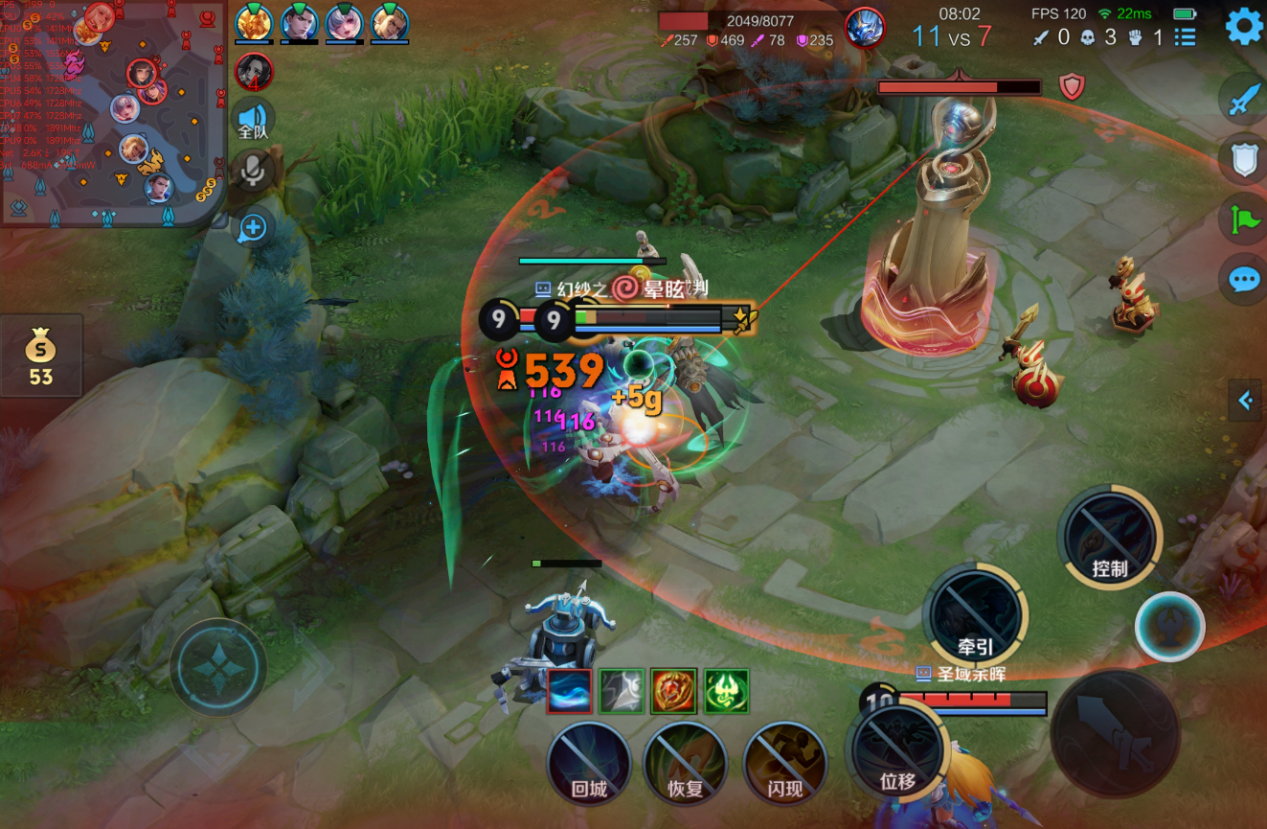Tap the minimap
Viewport: 1267px width, 829px height.
tap(112, 110)
